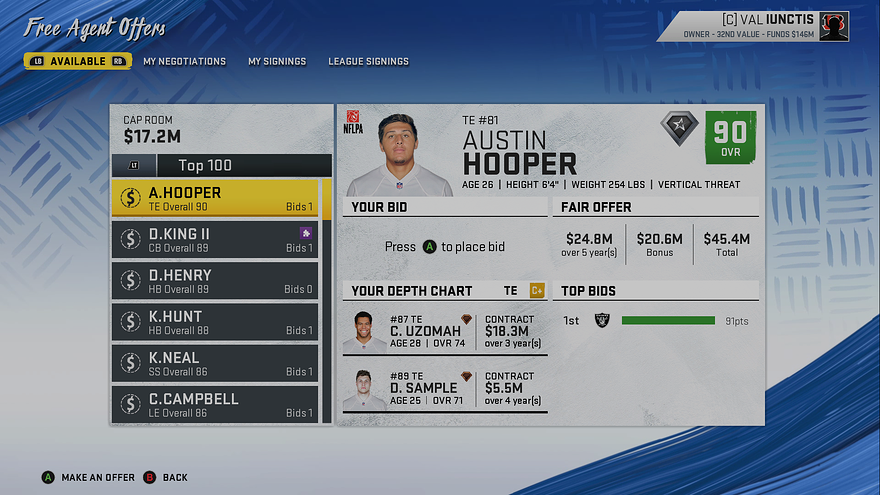Go to the My Signings tab
The width and height of the screenshot is (880, 495).
click(x=277, y=61)
